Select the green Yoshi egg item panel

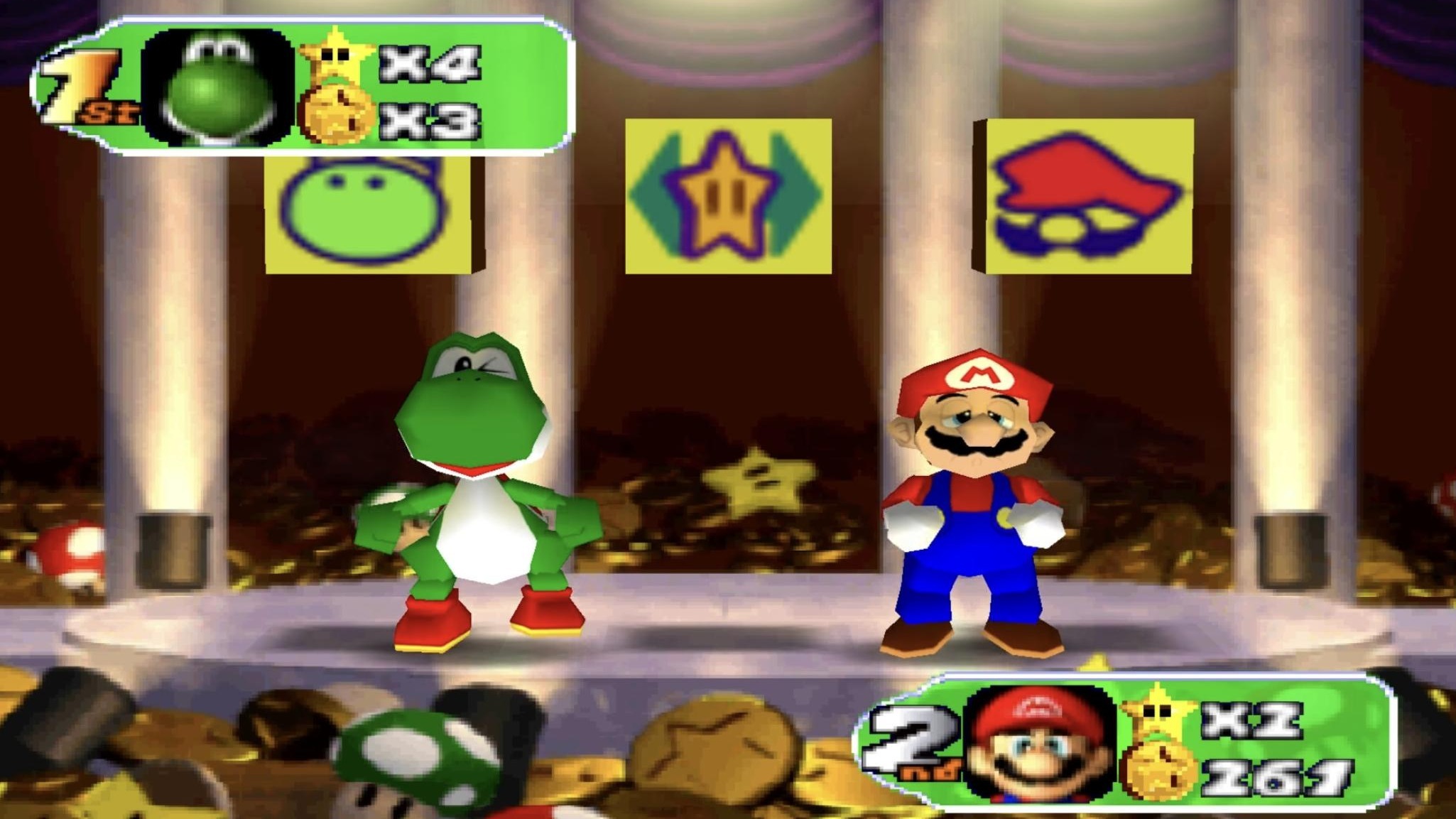(369, 213)
